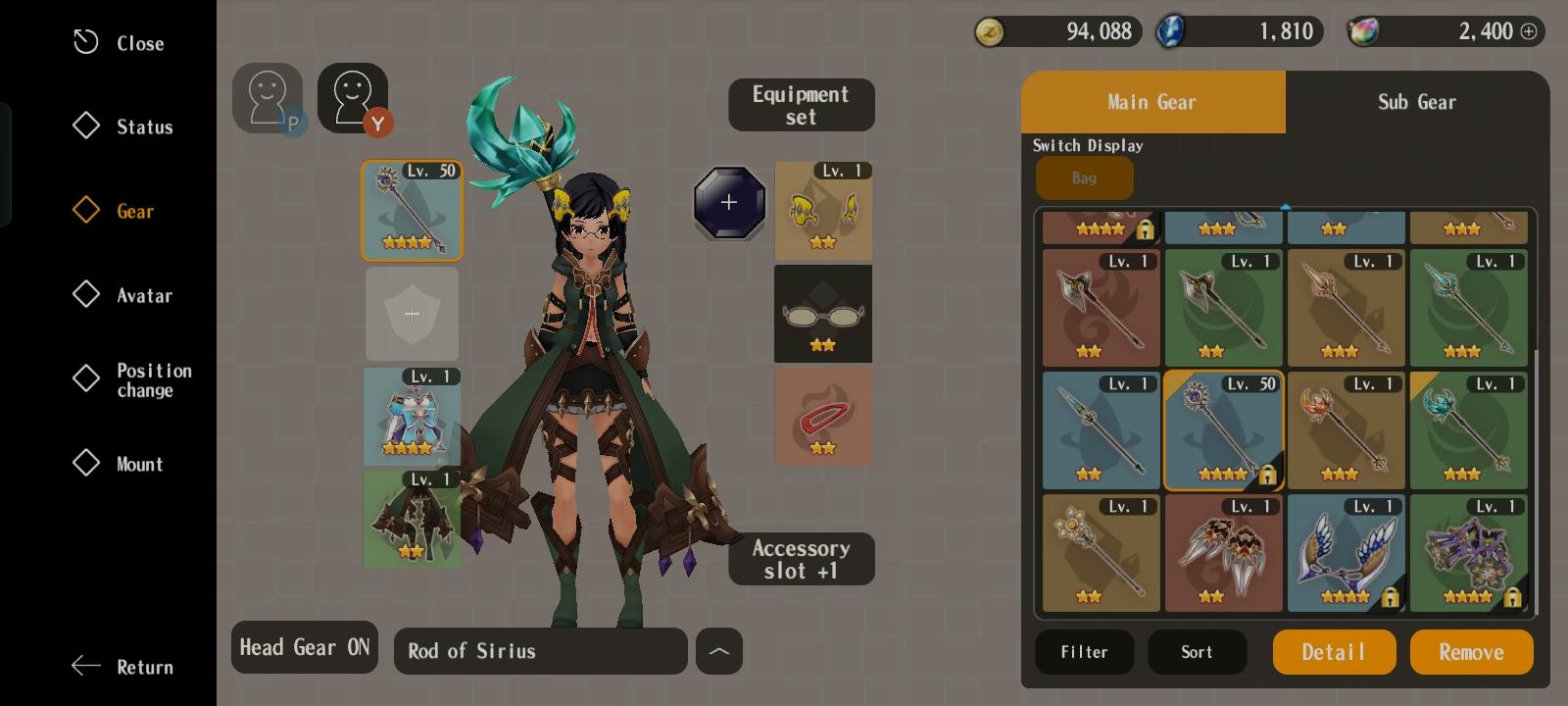The image size is (1568, 706).
Task: Expand the Rod of Sirius name arrow
Action: [x=718, y=651]
